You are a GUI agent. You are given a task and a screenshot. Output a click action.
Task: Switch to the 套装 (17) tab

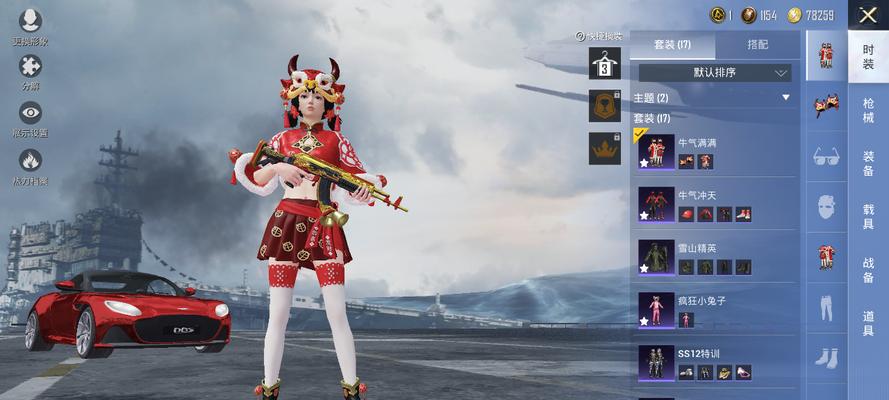(672, 45)
